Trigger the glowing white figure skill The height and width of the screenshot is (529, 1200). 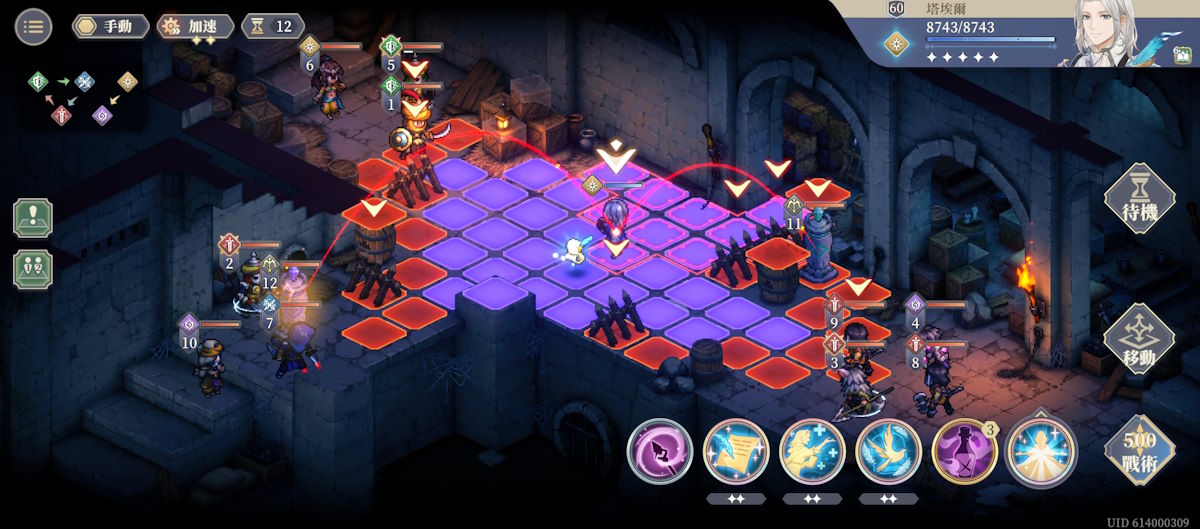pyautogui.click(x=1041, y=452)
